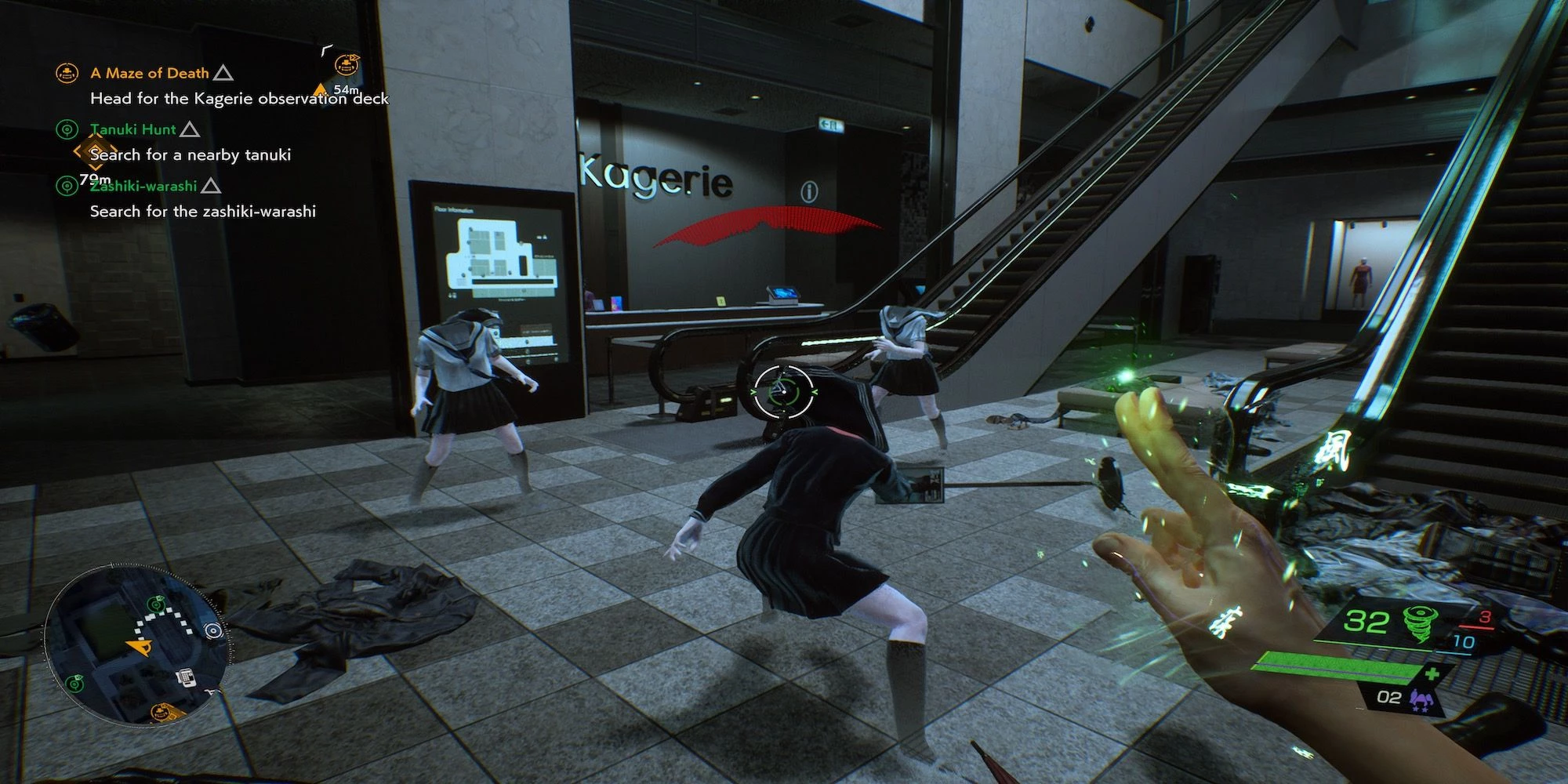The image size is (1568, 784).
Task: Click the green plus healing item icon
Action: click(1432, 673)
